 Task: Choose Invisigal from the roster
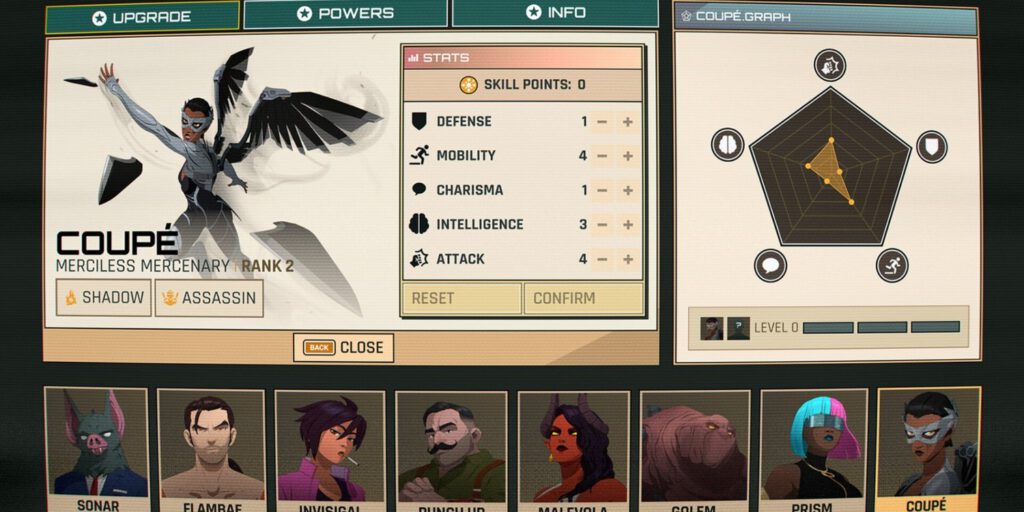(329, 445)
